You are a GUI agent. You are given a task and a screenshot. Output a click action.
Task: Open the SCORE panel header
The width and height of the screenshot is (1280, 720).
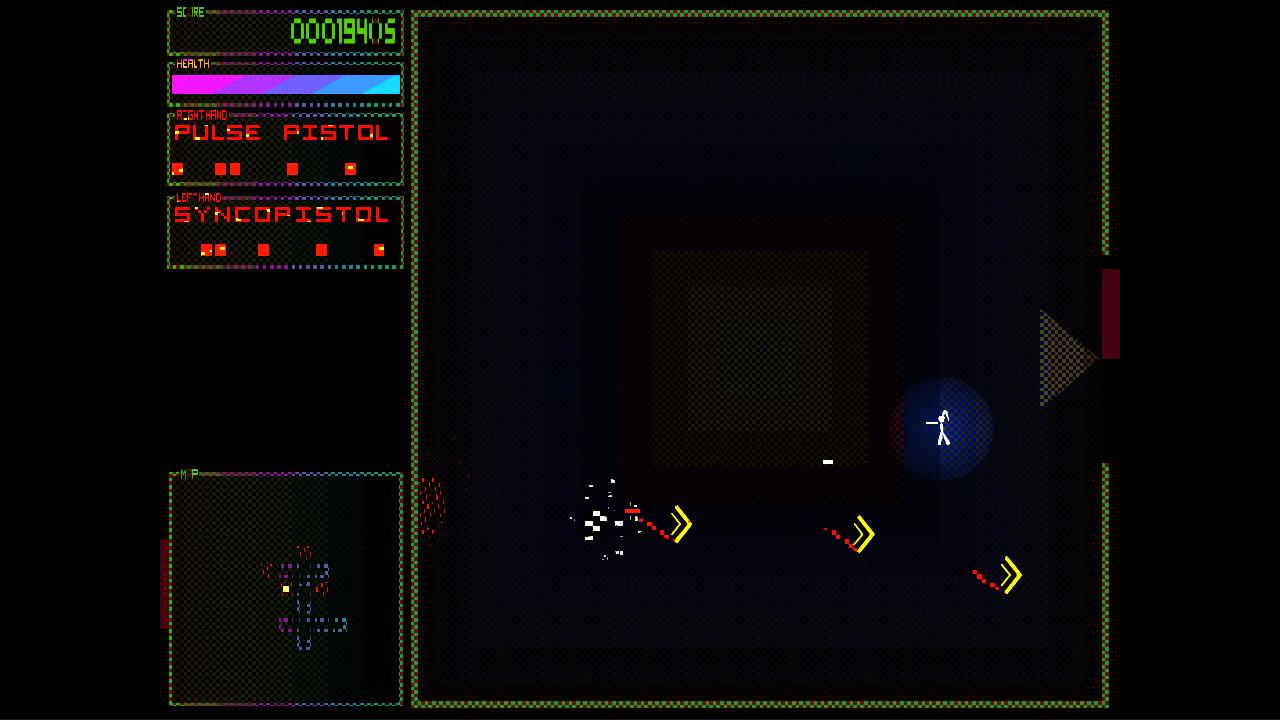[190, 14]
